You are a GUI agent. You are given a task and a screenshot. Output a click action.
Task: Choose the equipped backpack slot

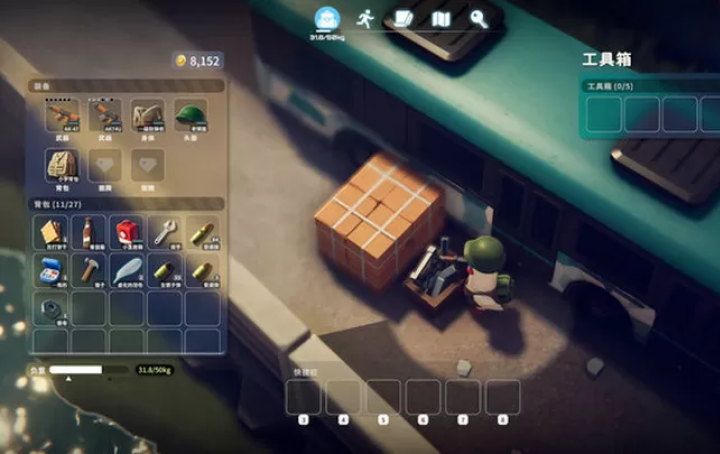(x=62, y=165)
